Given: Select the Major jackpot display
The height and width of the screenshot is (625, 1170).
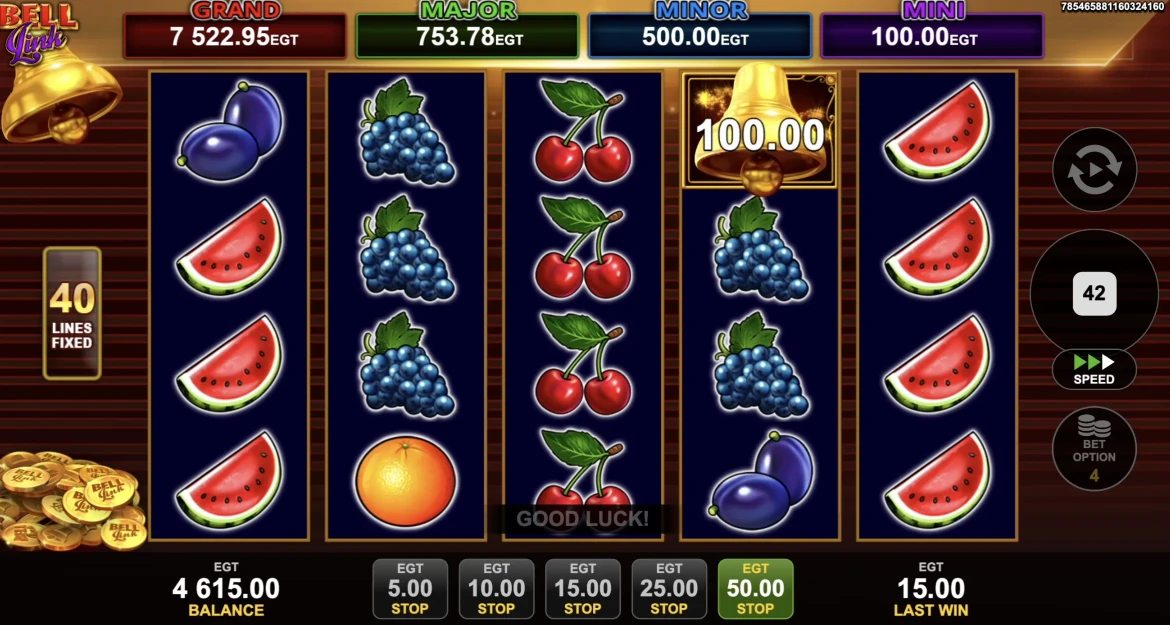Looking at the screenshot, I should pyautogui.click(x=468, y=34).
